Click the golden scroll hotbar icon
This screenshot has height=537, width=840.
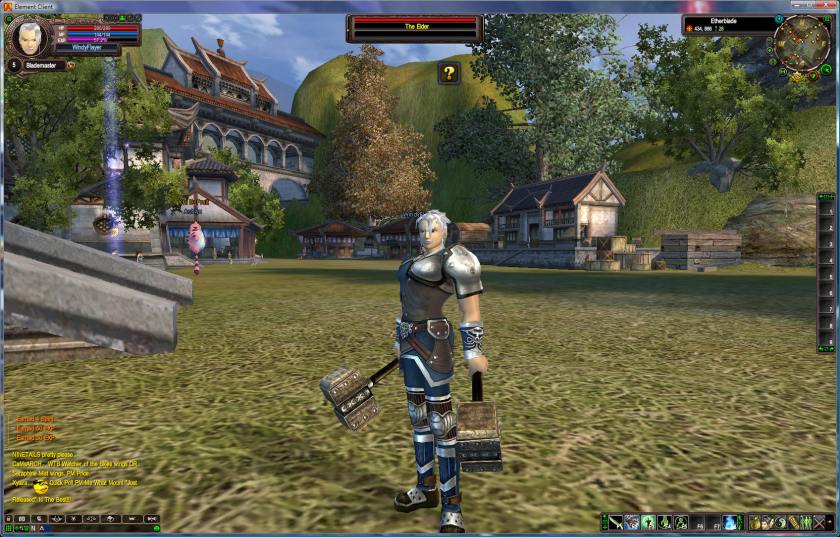[x=794, y=523]
